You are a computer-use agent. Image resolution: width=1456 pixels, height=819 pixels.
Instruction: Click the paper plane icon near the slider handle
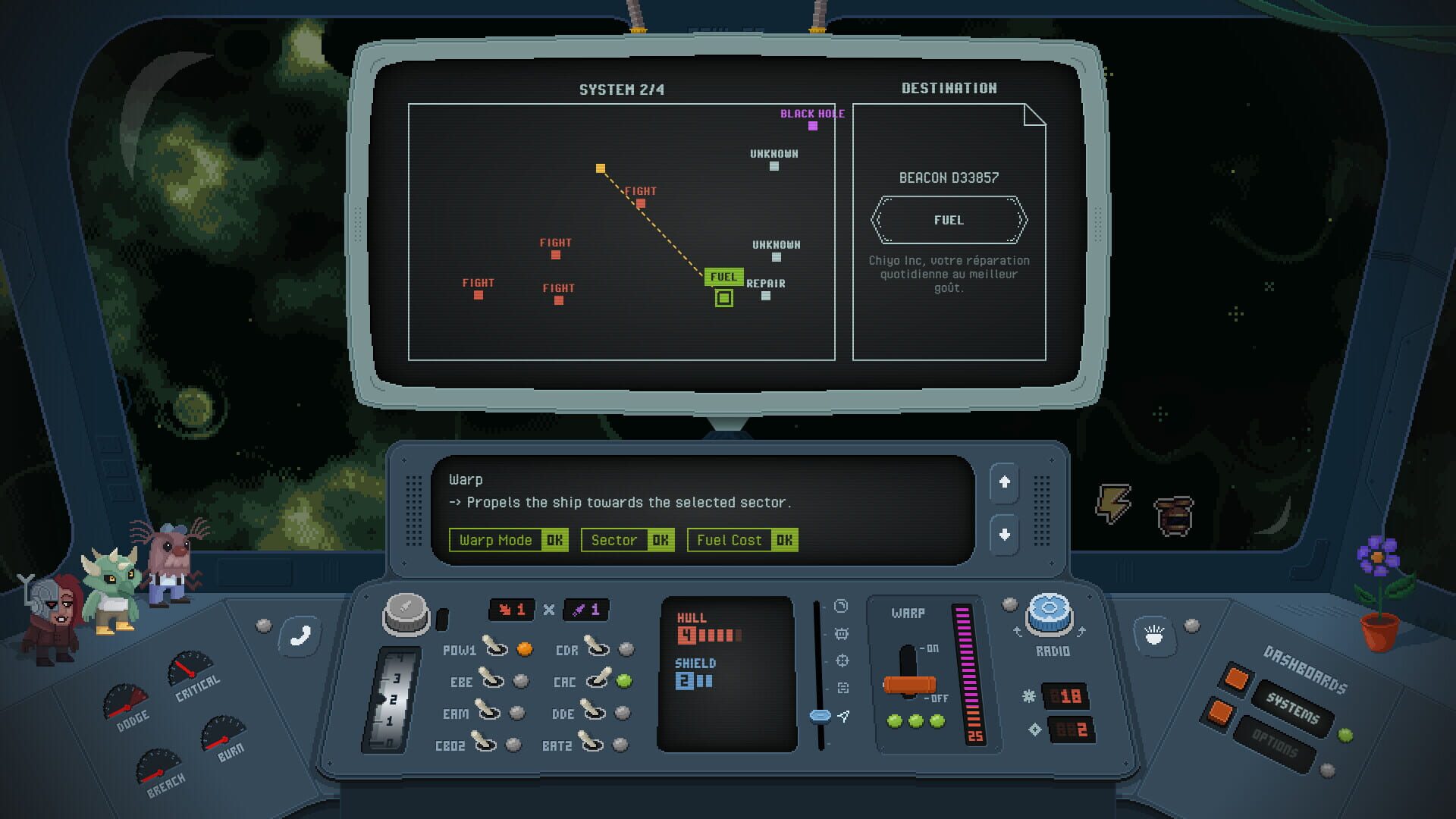click(x=844, y=714)
